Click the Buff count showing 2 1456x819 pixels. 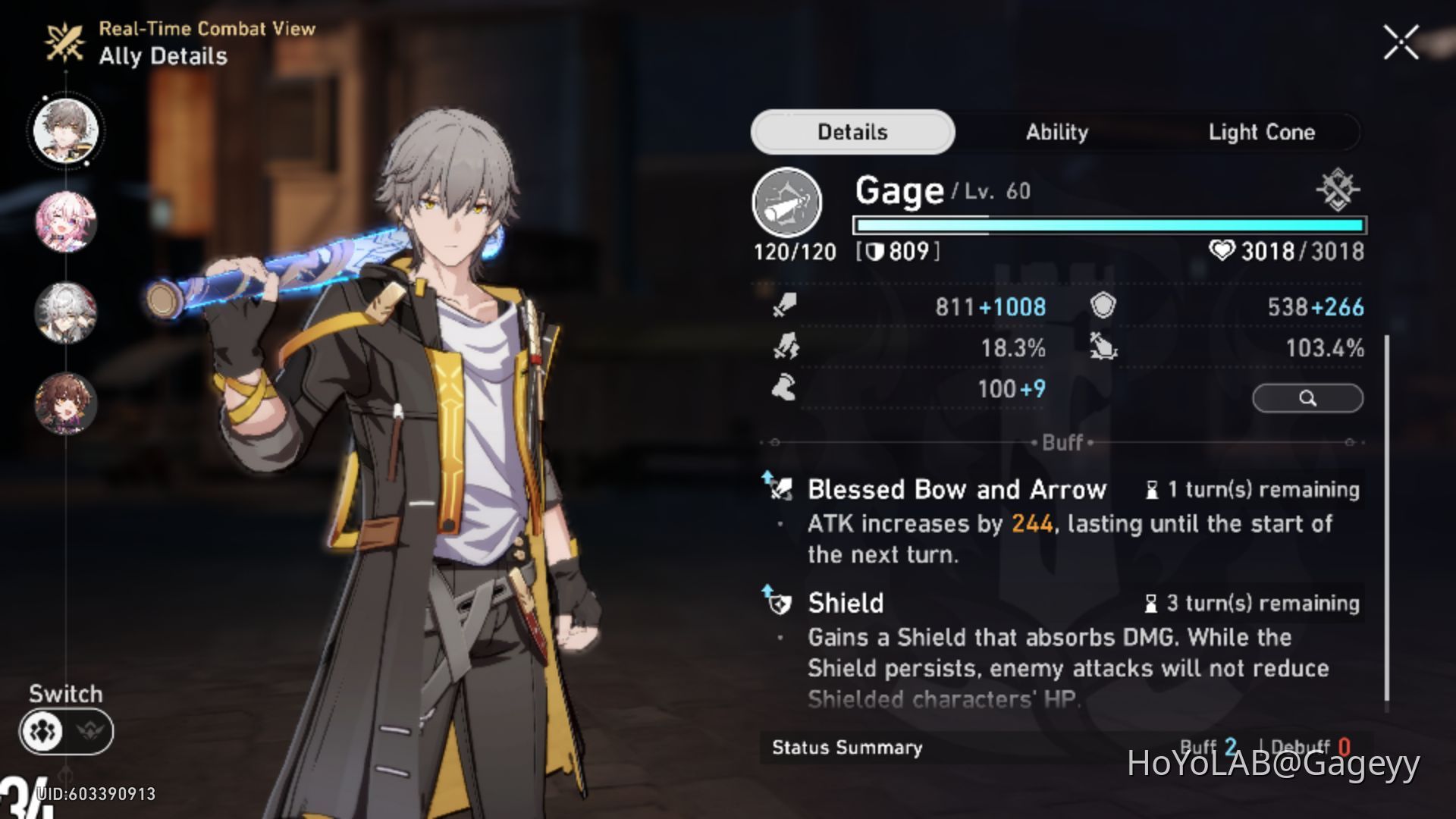(1230, 745)
